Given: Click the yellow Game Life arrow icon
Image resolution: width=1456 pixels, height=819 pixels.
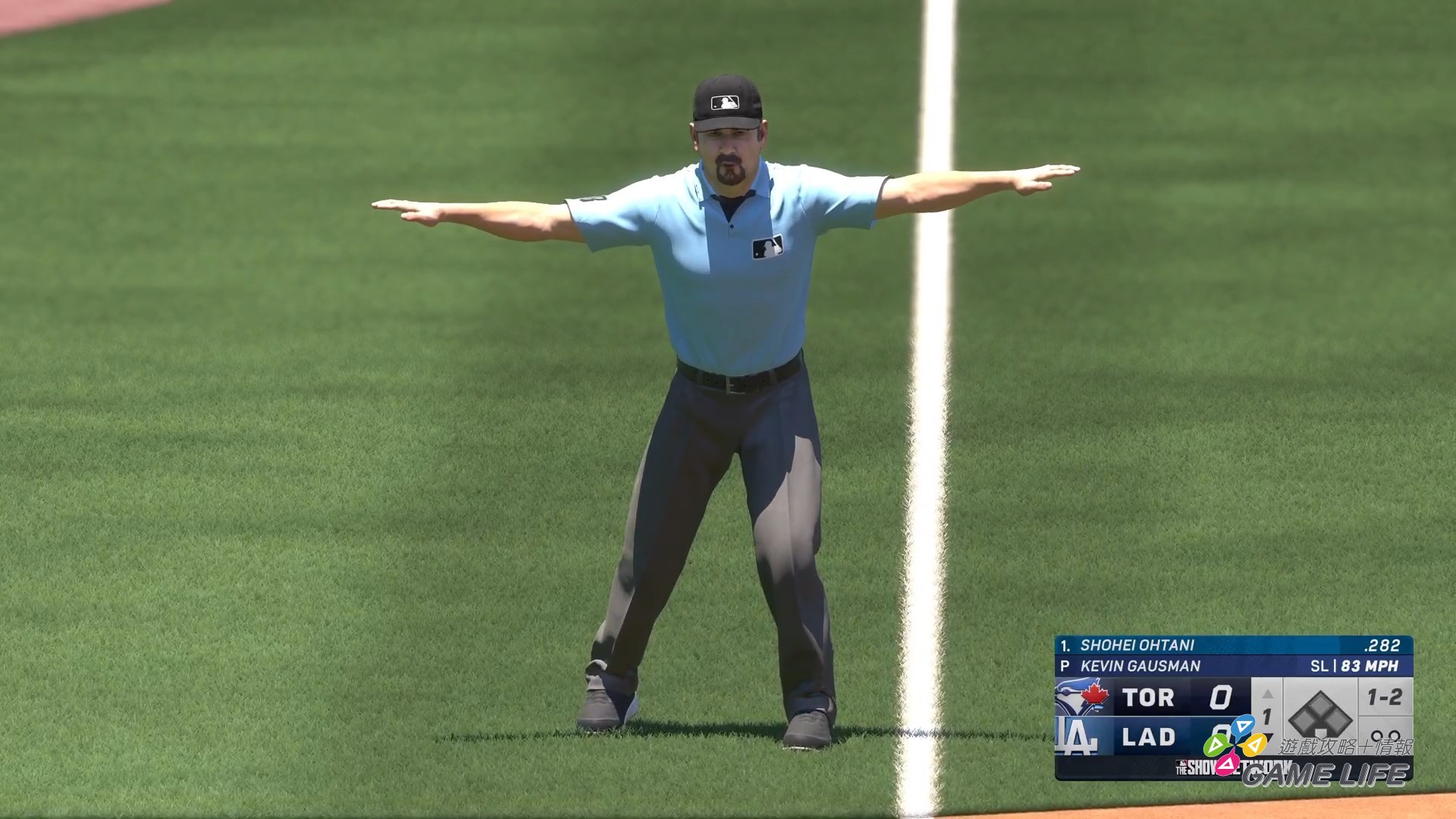Looking at the screenshot, I should [x=1255, y=744].
